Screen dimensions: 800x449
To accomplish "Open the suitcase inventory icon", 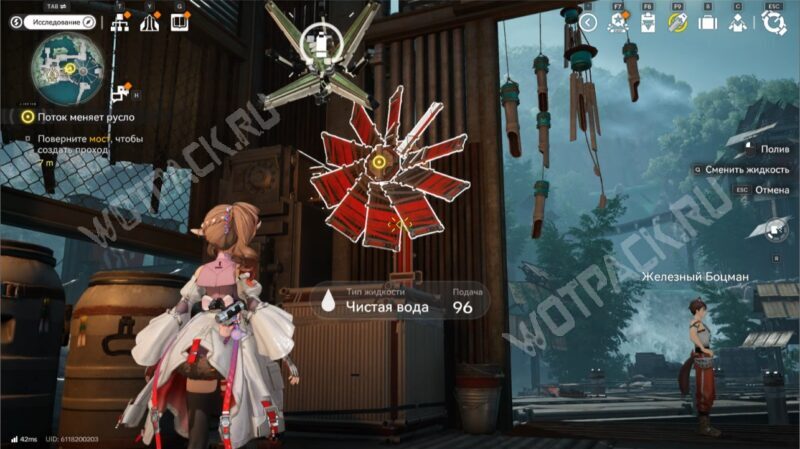I will 707,23.
